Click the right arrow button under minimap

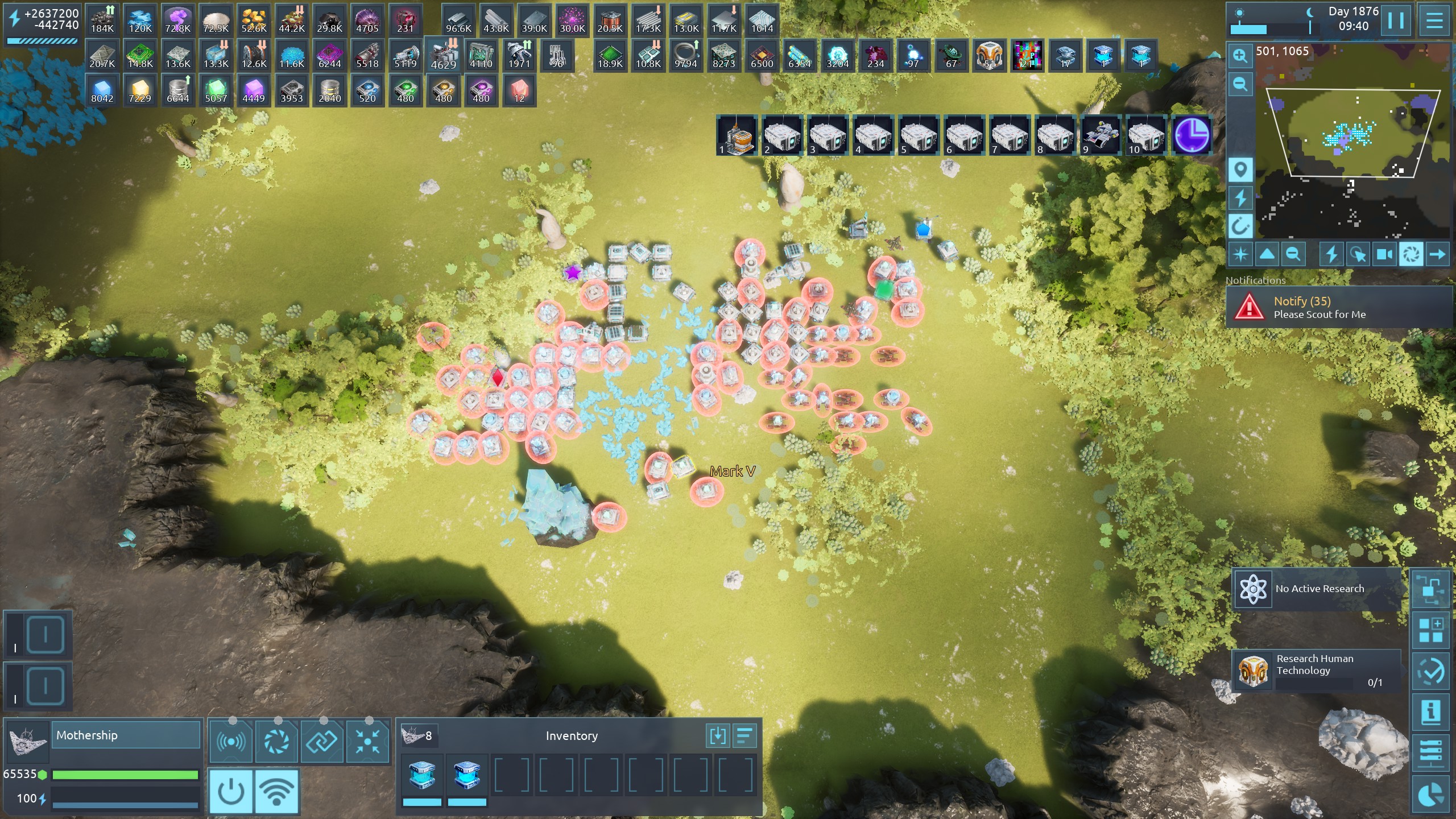(x=1437, y=254)
